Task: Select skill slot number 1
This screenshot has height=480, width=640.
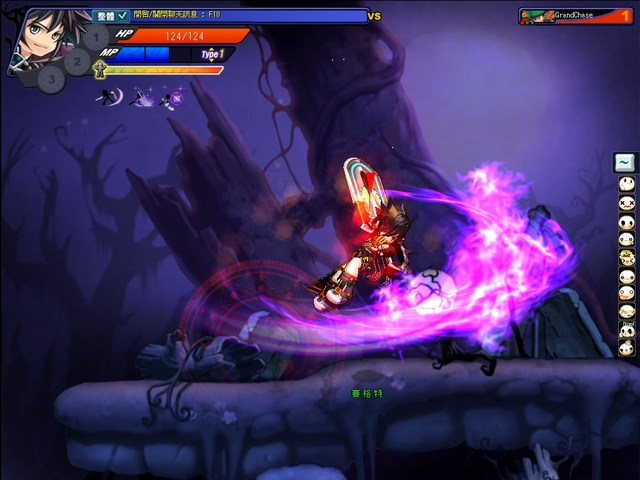Action: (96, 39)
